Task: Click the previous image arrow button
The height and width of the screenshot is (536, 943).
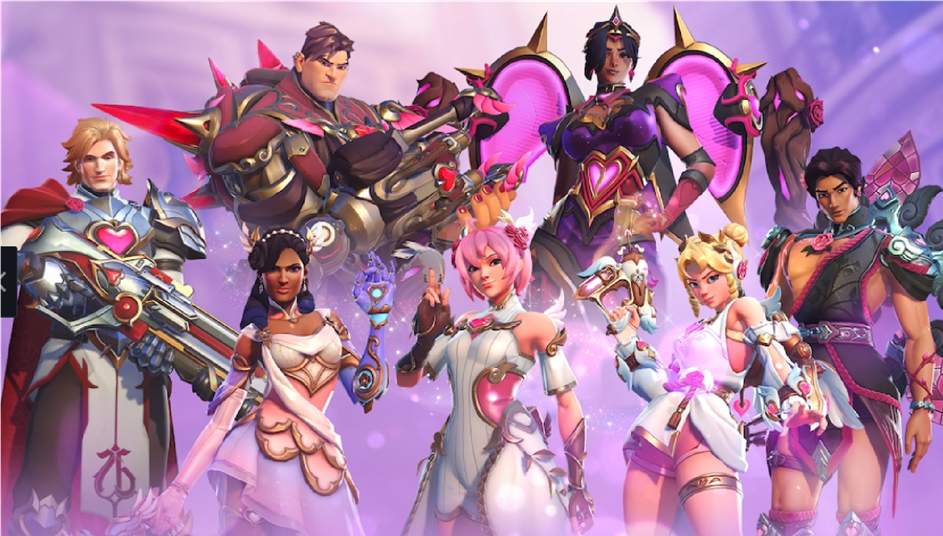Action: tap(5, 282)
